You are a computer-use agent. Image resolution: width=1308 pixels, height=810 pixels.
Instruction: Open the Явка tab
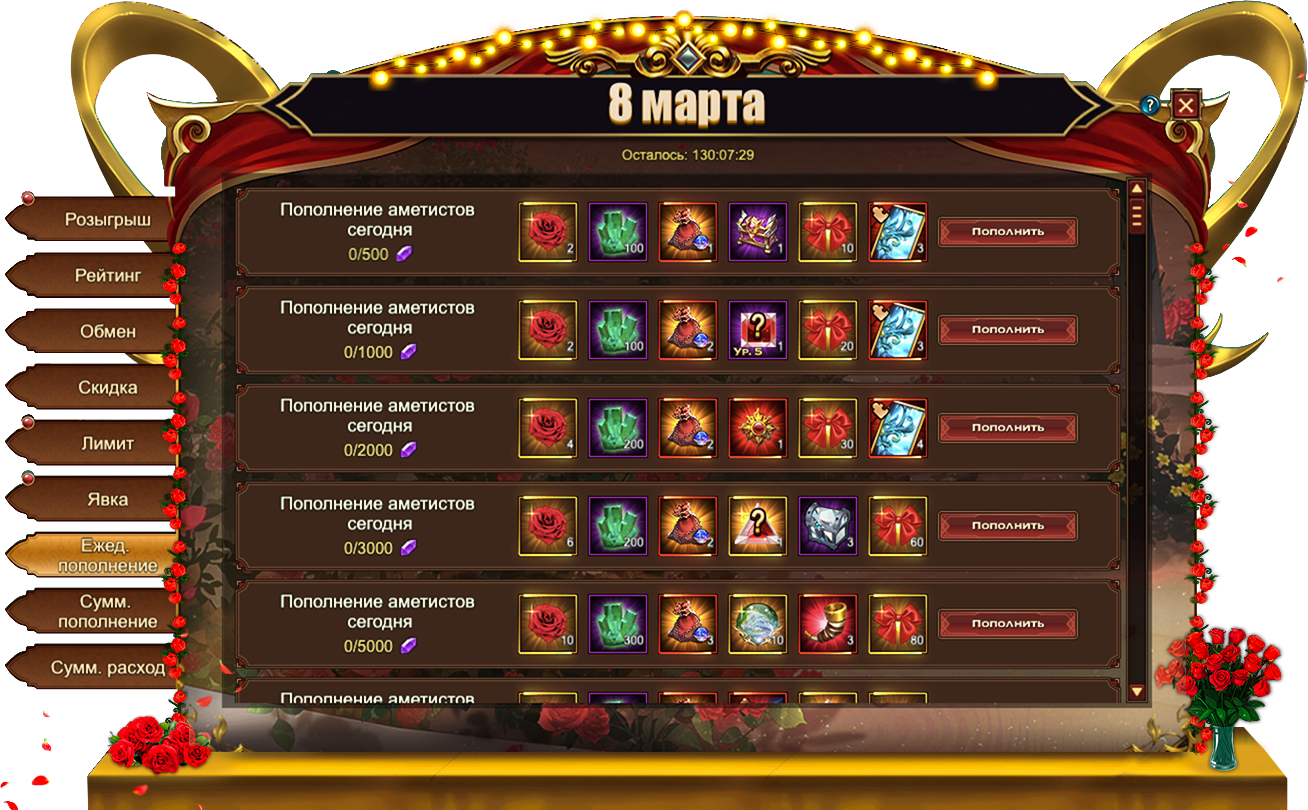click(x=106, y=499)
